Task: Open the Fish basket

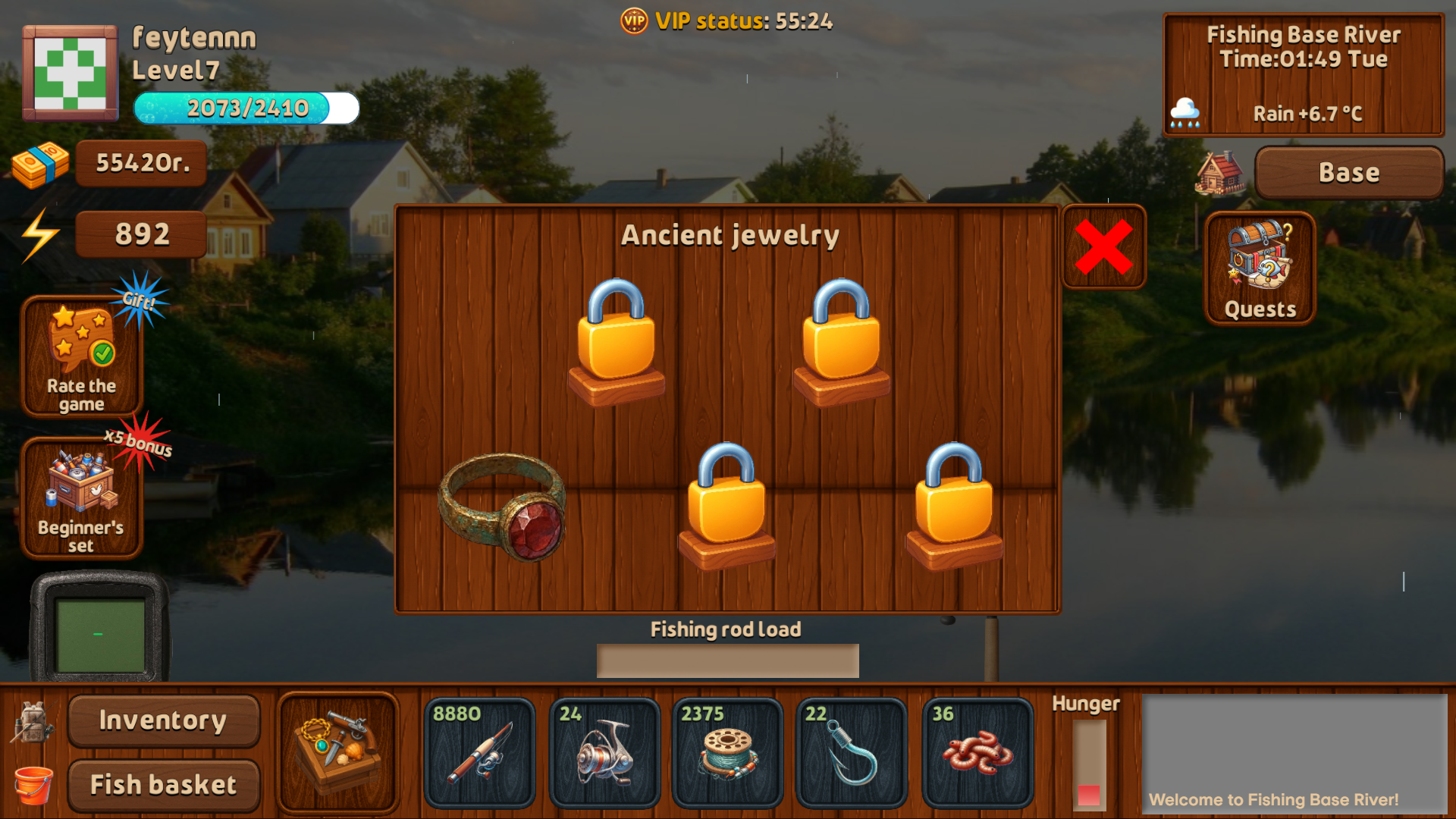Action: tap(162, 784)
